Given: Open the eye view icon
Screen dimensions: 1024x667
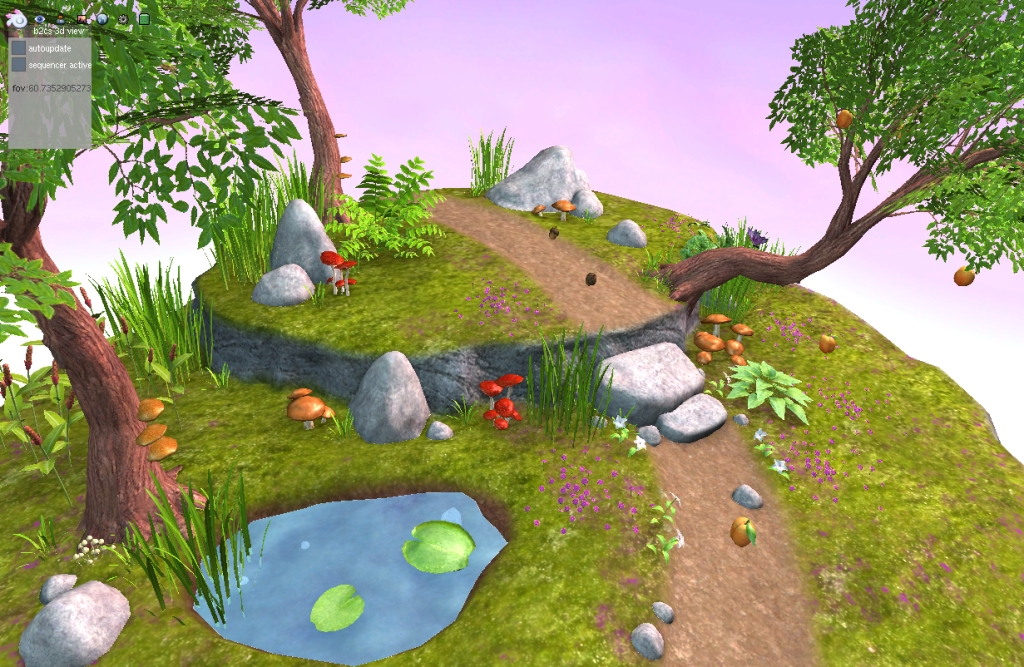Looking at the screenshot, I should (40, 18).
